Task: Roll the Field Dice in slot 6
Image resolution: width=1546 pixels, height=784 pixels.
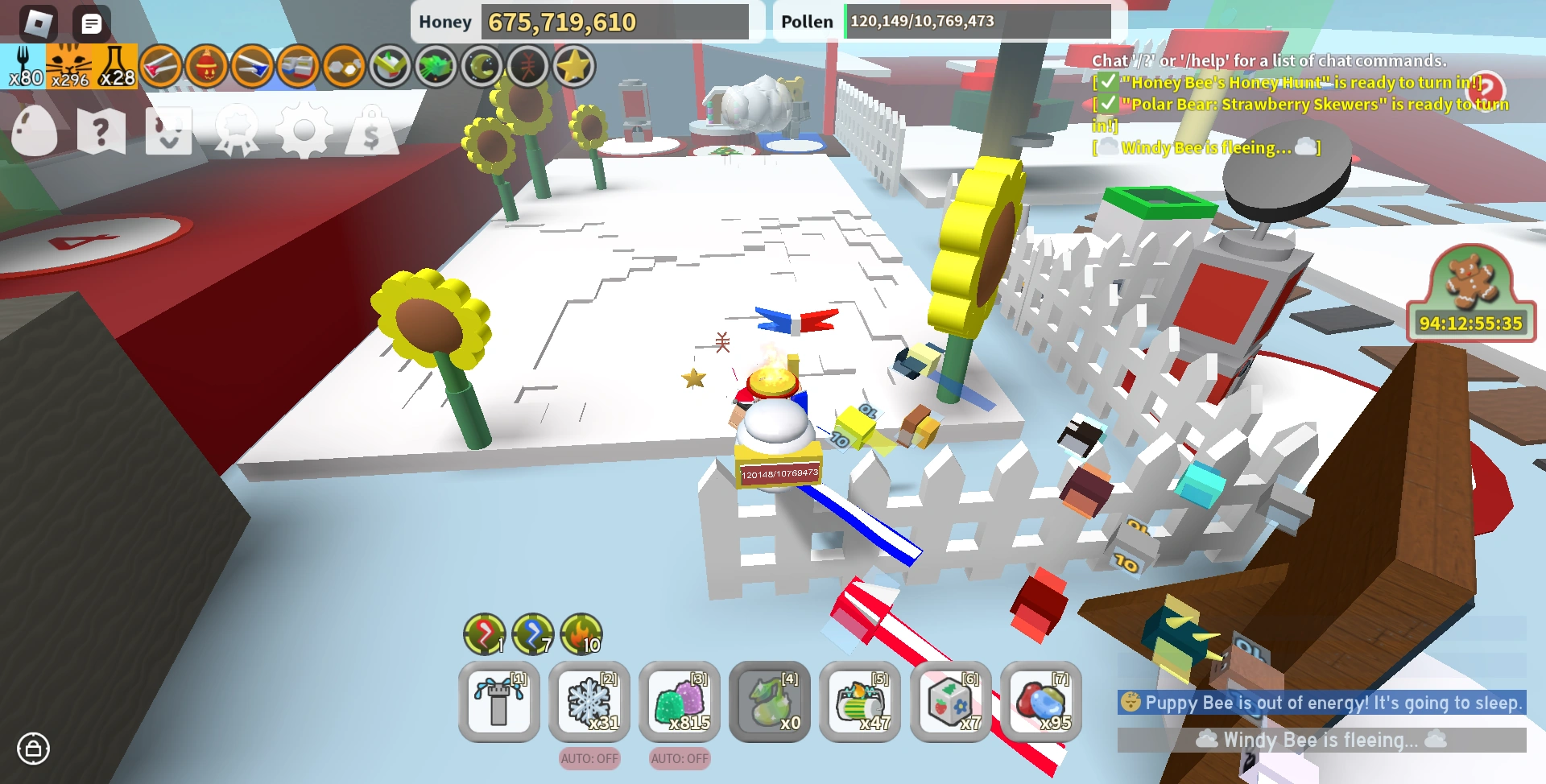Action: click(x=949, y=702)
